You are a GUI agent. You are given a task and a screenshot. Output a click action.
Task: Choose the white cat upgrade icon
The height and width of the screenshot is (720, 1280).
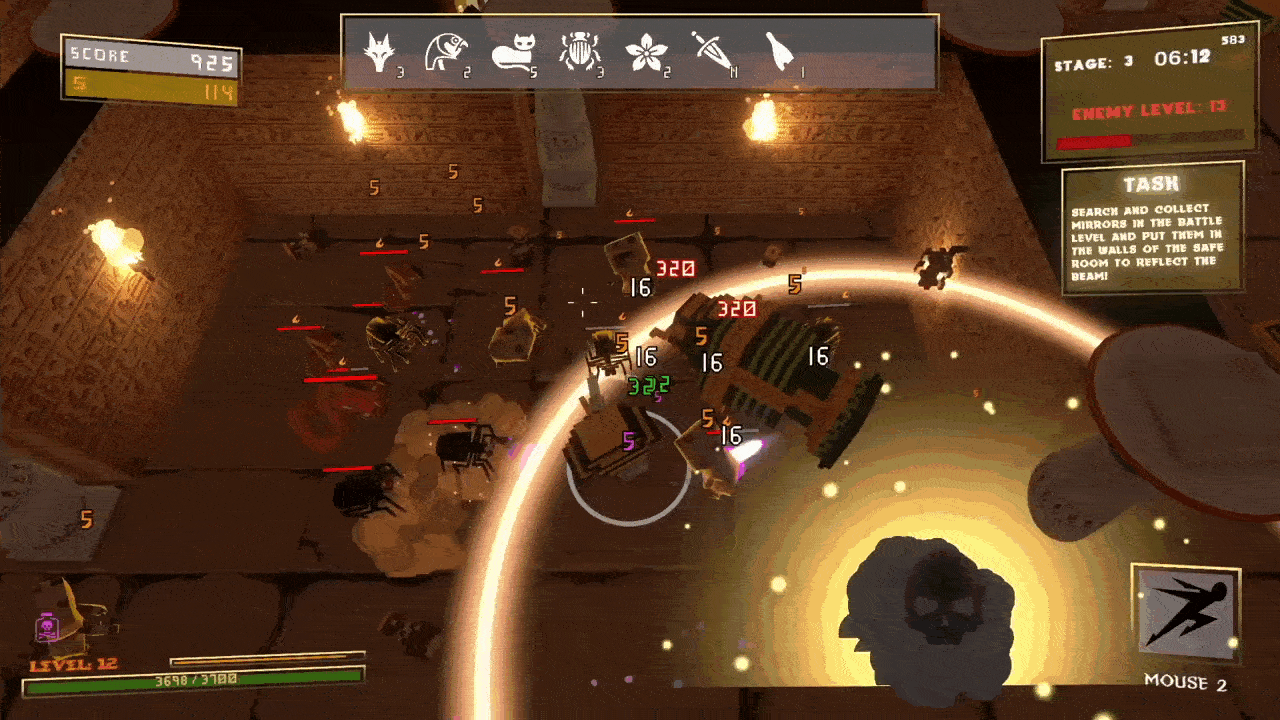tap(512, 51)
